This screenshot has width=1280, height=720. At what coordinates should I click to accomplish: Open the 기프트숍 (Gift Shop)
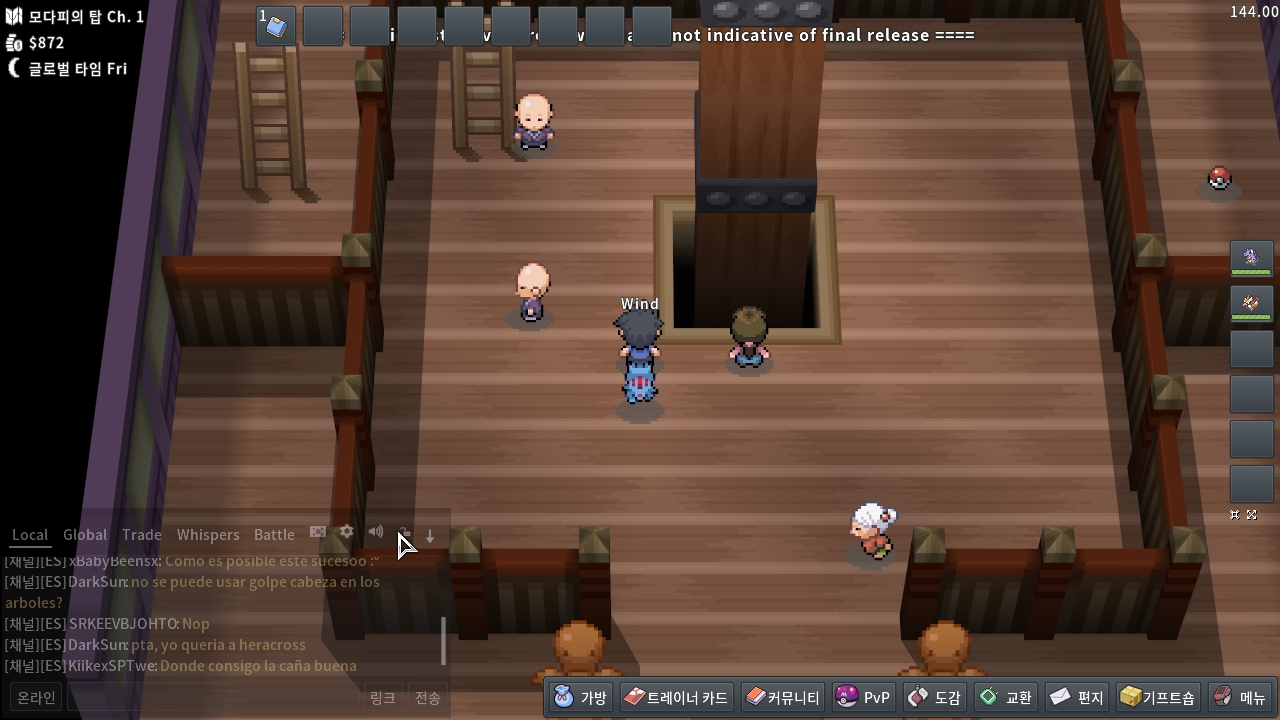pyautogui.click(x=1157, y=697)
